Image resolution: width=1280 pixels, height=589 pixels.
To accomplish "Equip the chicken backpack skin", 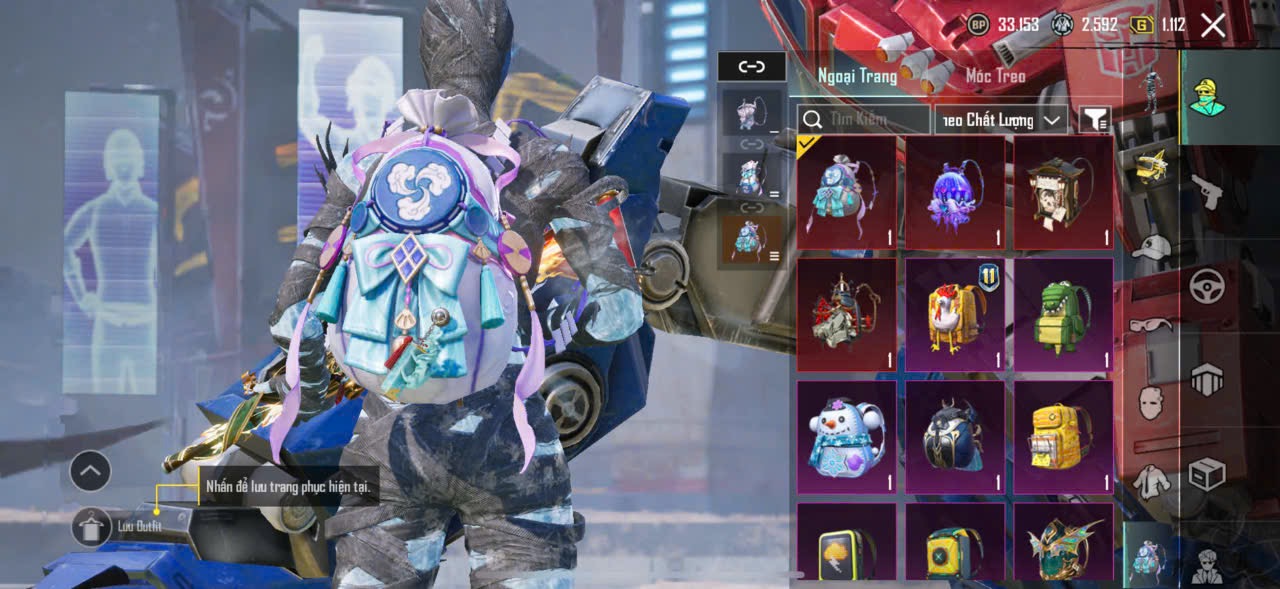I will pos(955,314).
